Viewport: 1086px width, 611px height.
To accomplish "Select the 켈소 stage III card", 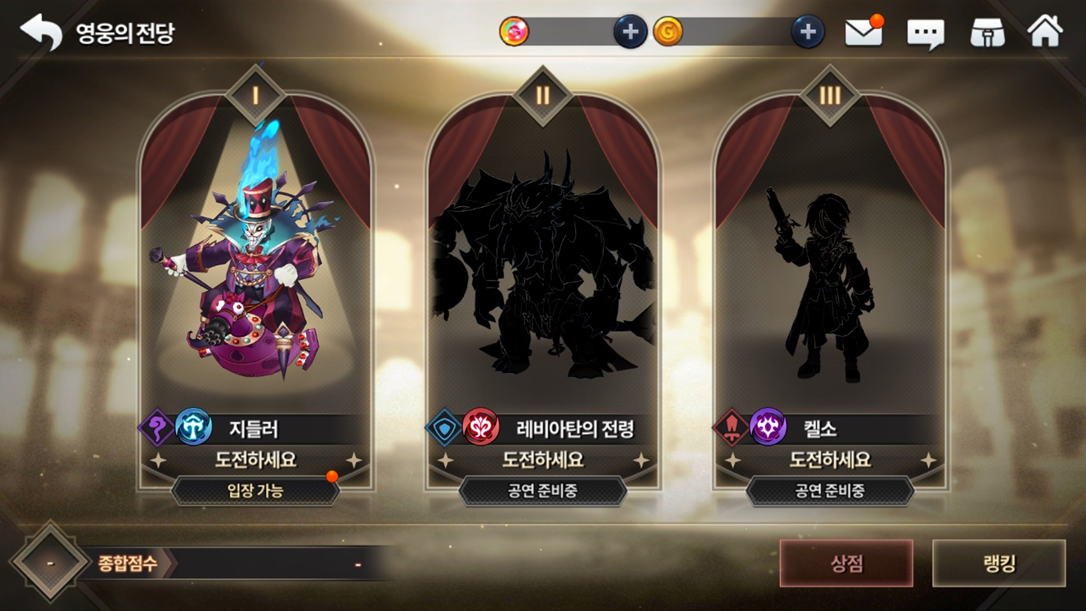I will pos(829,270).
